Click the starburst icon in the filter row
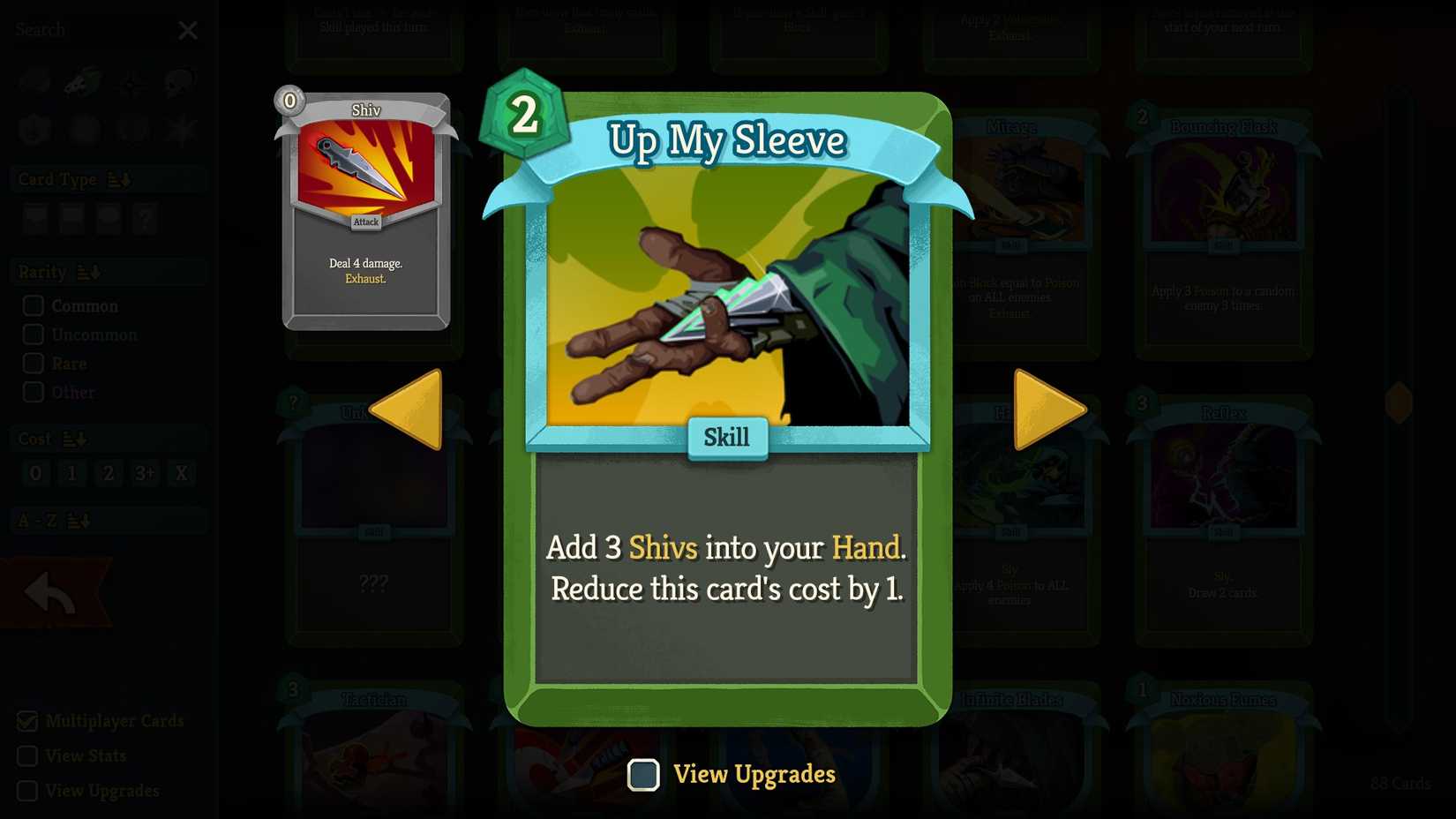This screenshot has width=1456, height=819. pos(179,128)
